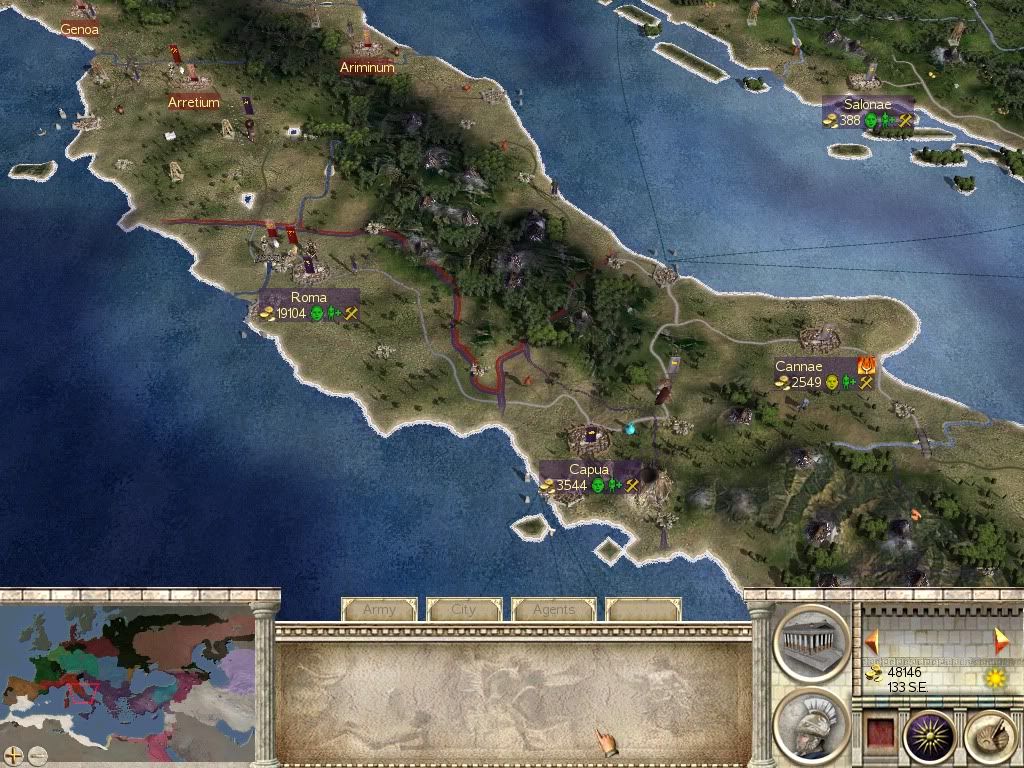Screen dimensions: 1024x768
Task: Select the Agents tab
Action: point(553,609)
